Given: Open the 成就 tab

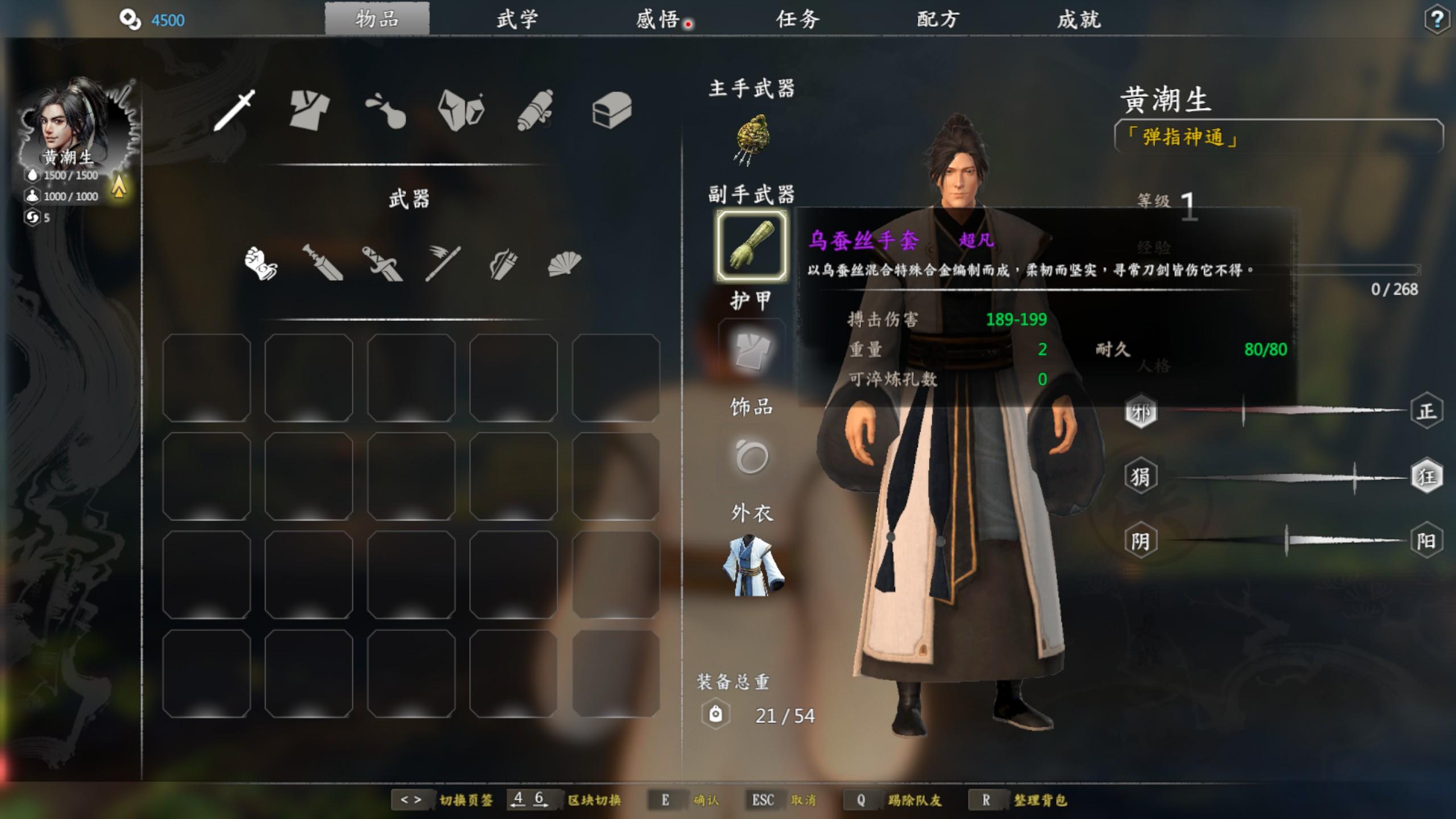Looking at the screenshot, I should click(1078, 20).
